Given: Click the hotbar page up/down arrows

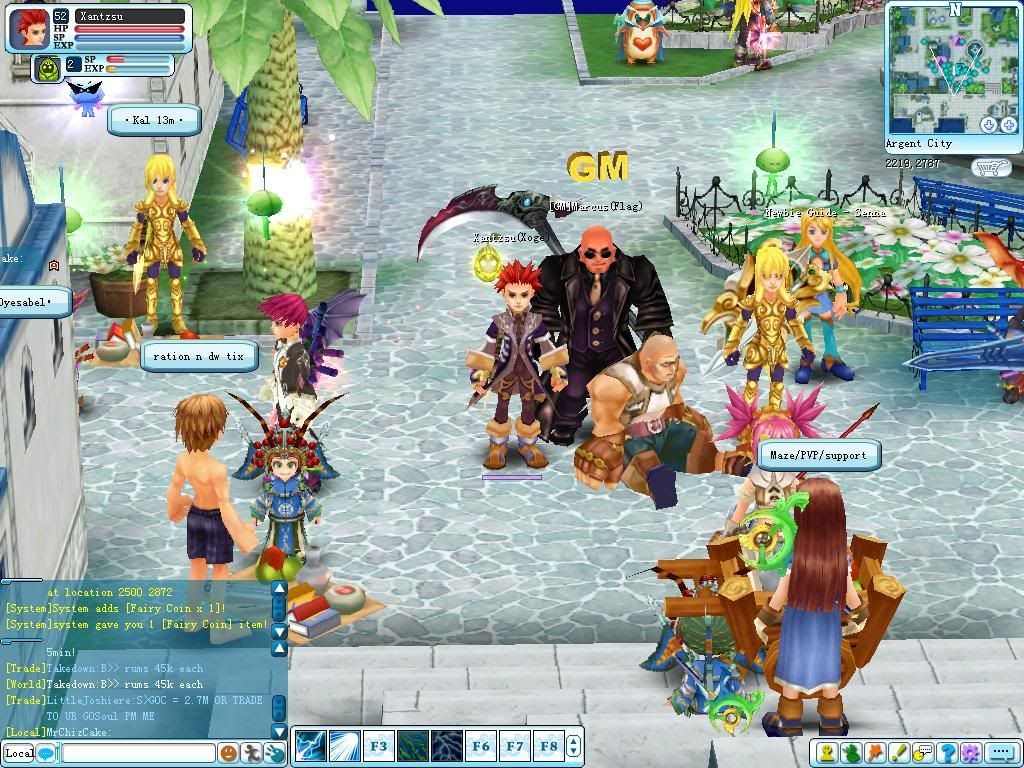Looking at the screenshot, I should coord(573,746).
